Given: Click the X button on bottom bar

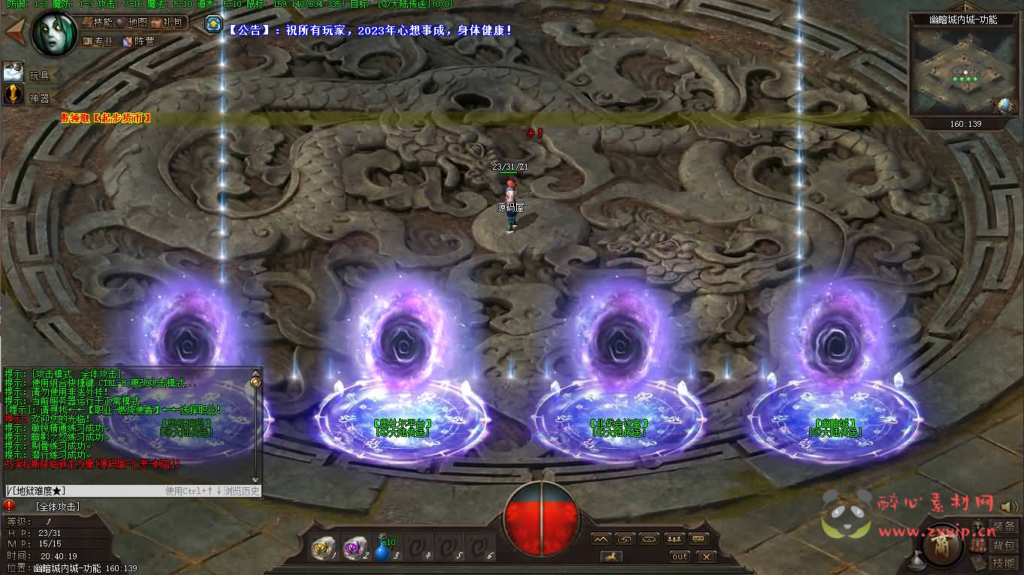Looking at the screenshot, I should point(706,556).
